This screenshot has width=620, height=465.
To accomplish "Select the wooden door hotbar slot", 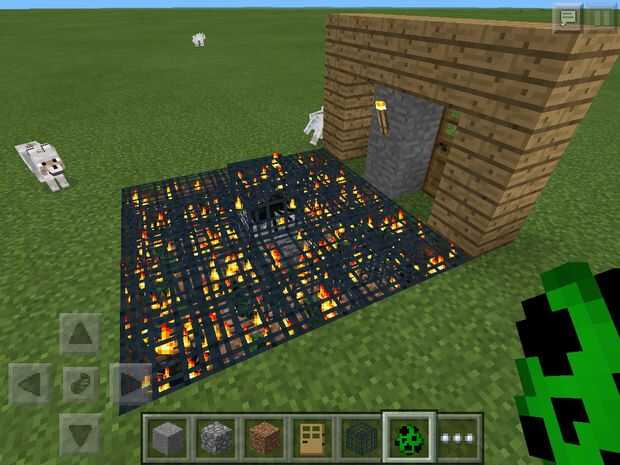I will (x=312, y=438).
